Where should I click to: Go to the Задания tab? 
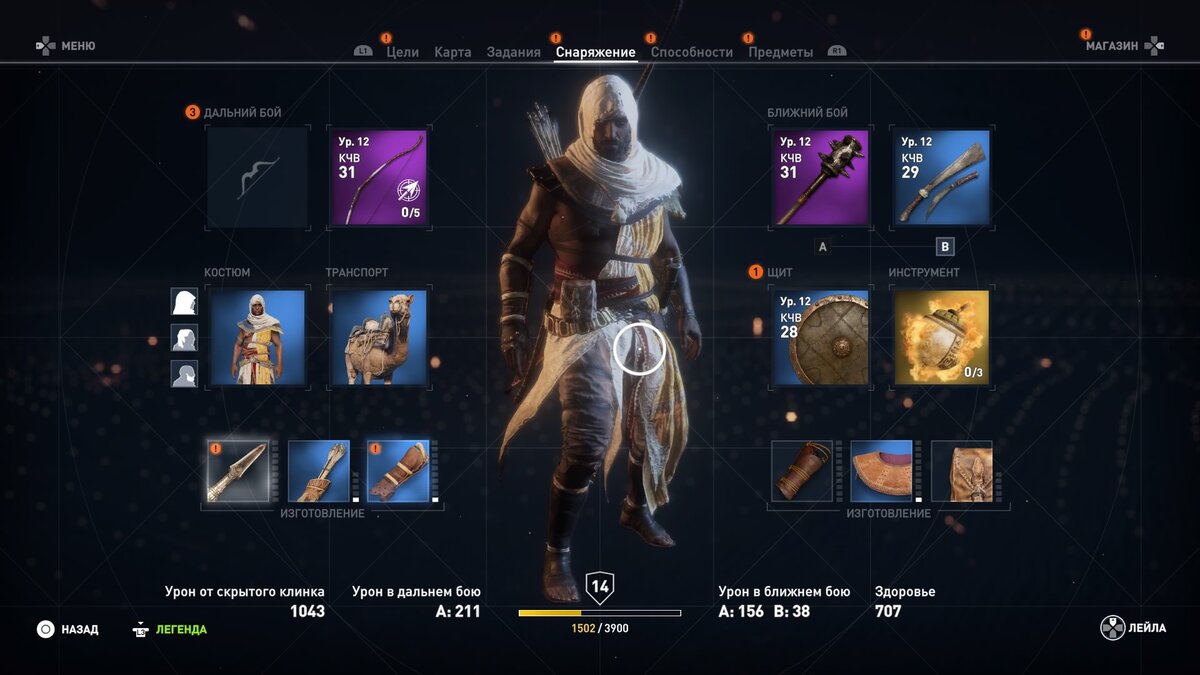514,52
